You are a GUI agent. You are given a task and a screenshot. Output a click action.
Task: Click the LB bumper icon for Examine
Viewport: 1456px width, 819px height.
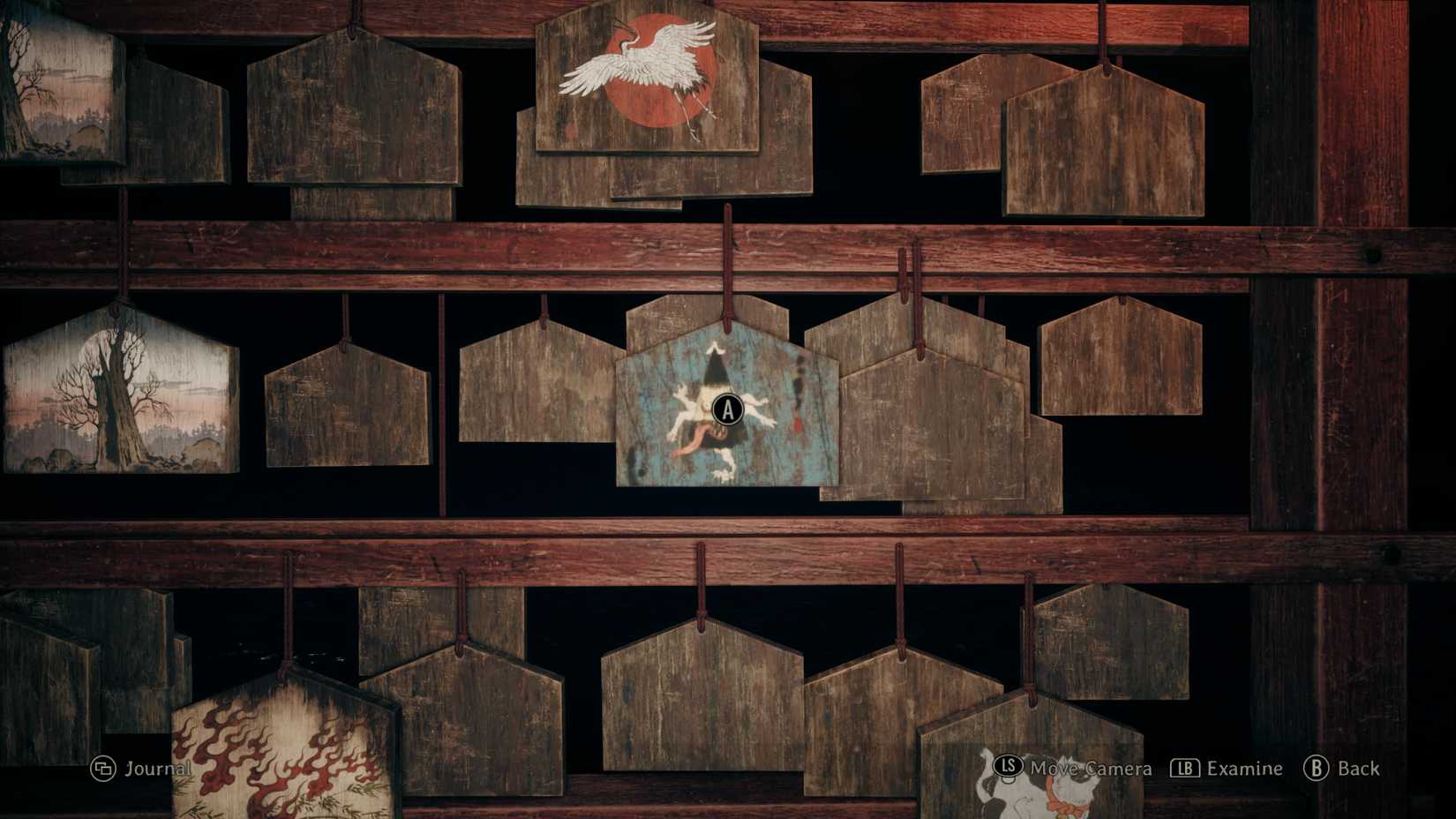[1184, 768]
